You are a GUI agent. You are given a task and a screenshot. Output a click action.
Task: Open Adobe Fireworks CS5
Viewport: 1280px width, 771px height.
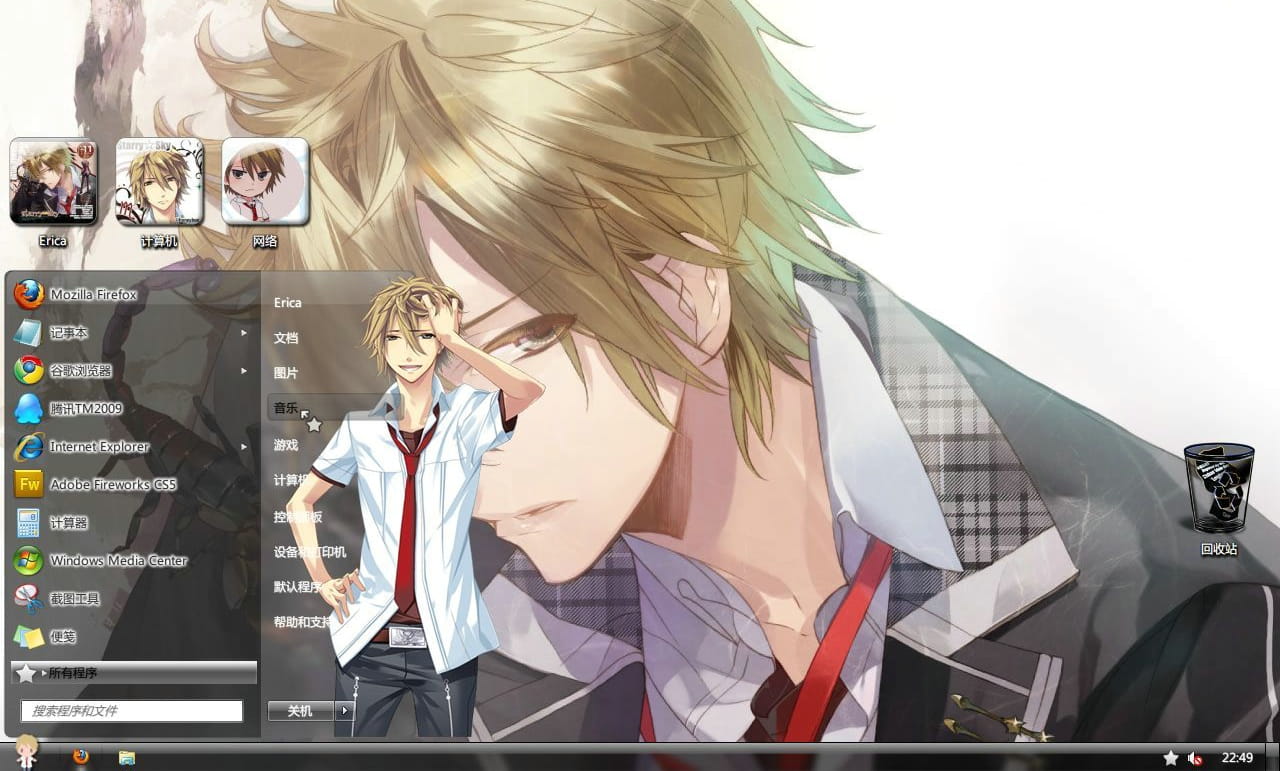110,484
